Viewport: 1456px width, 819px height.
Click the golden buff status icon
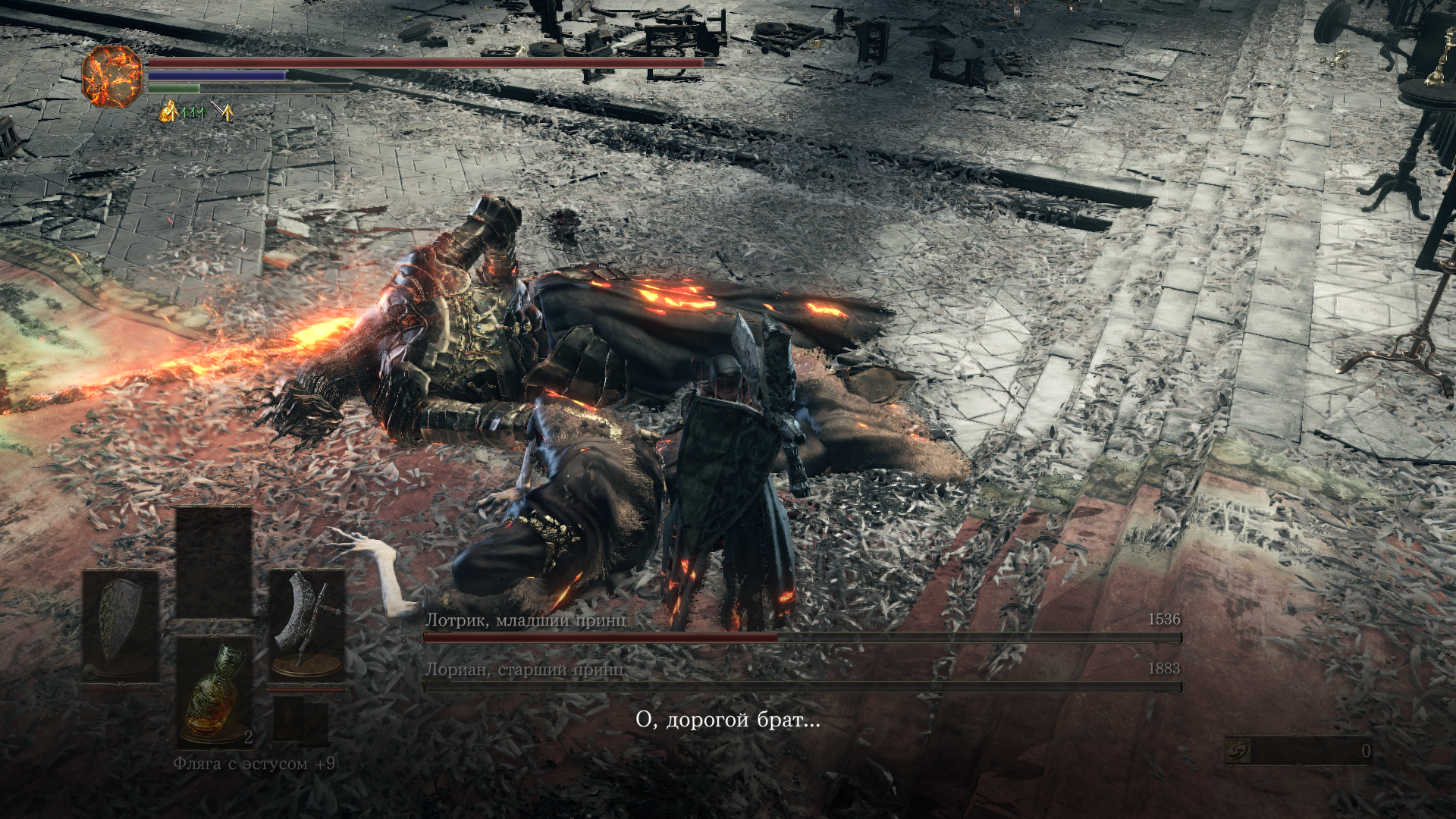click(168, 114)
